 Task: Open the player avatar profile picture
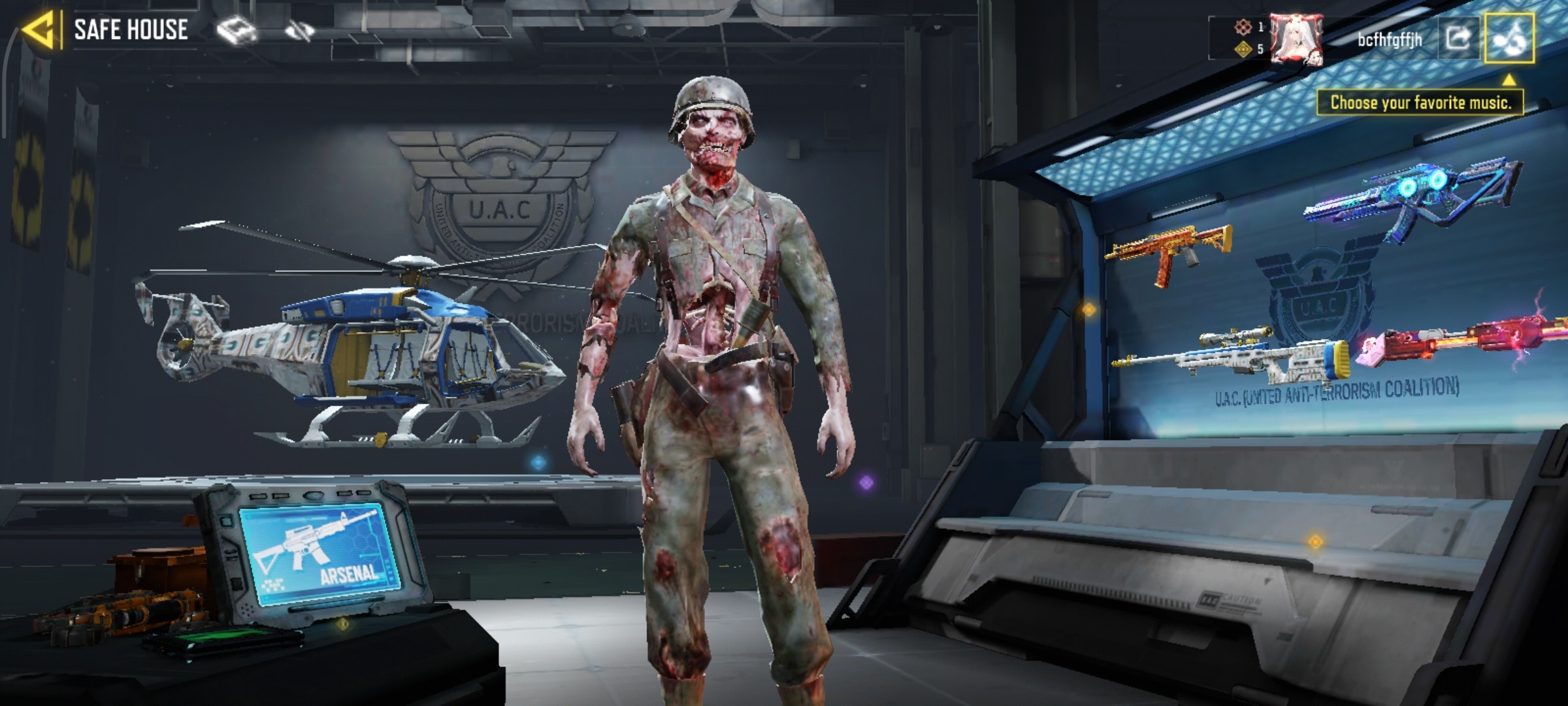click(x=1298, y=39)
